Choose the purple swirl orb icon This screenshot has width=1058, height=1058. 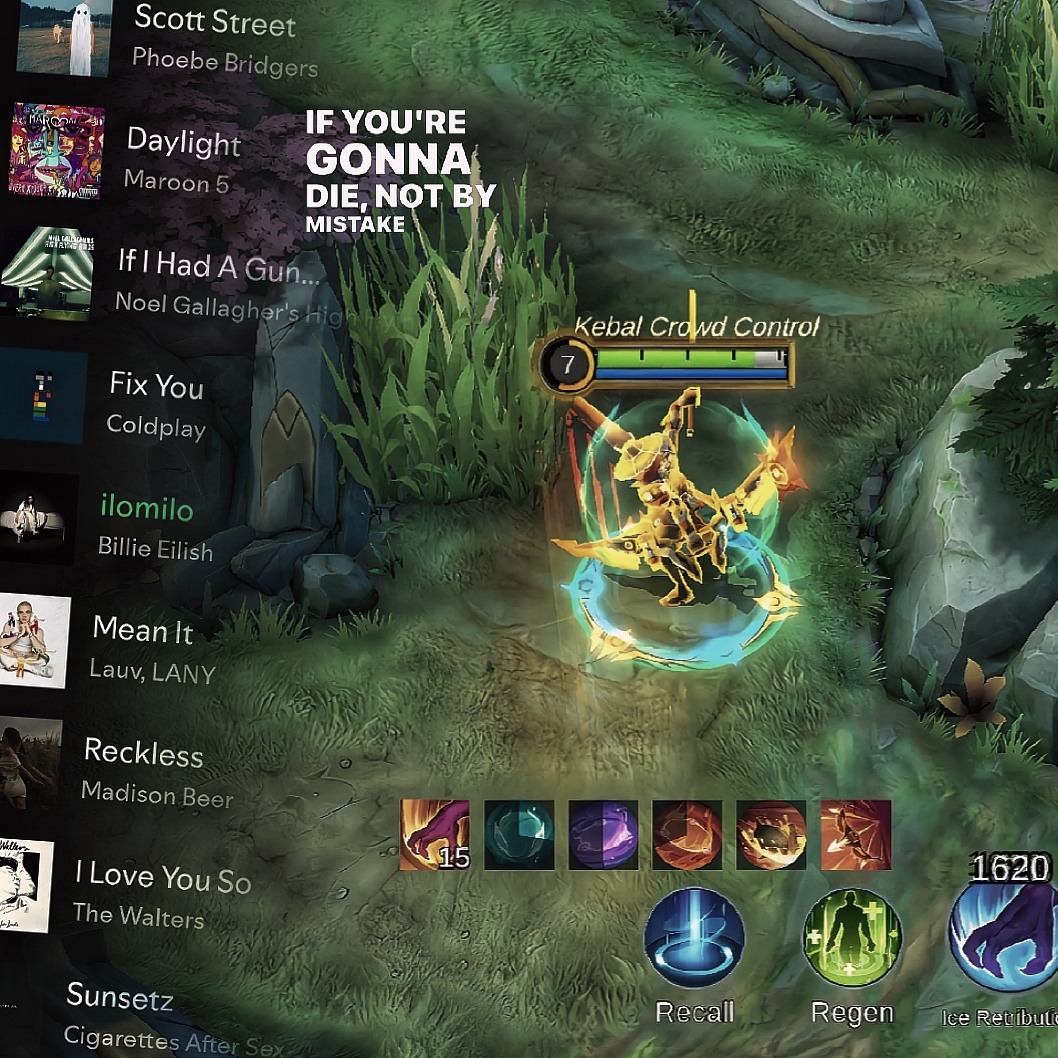pyautogui.click(x=603, y=834)
